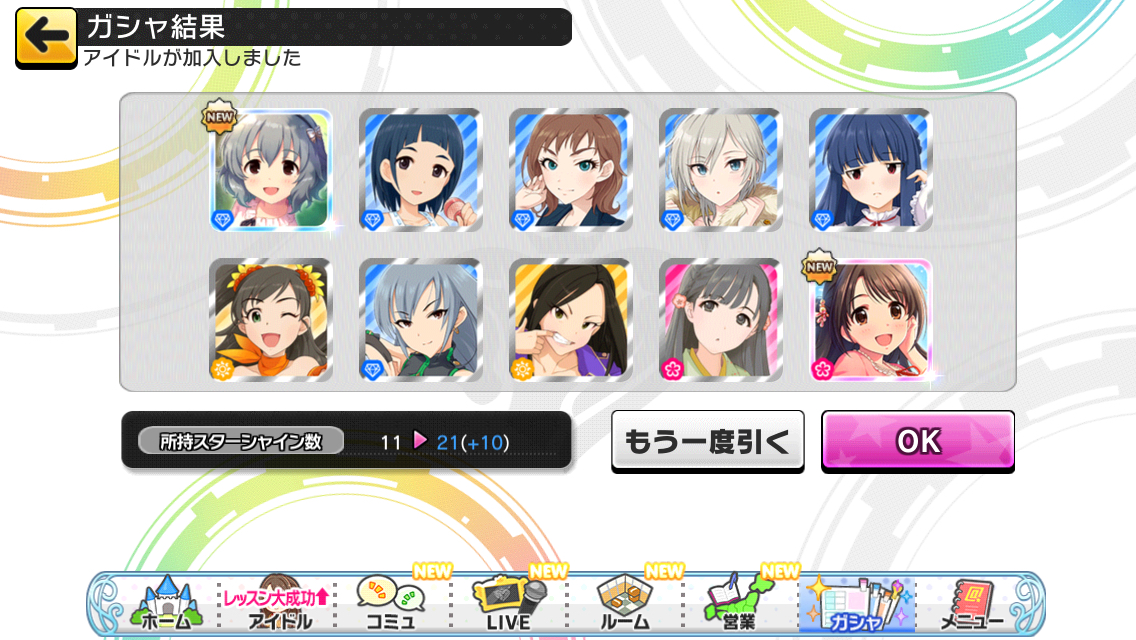
Task: Open the コミュ menu
Action: 390,603
